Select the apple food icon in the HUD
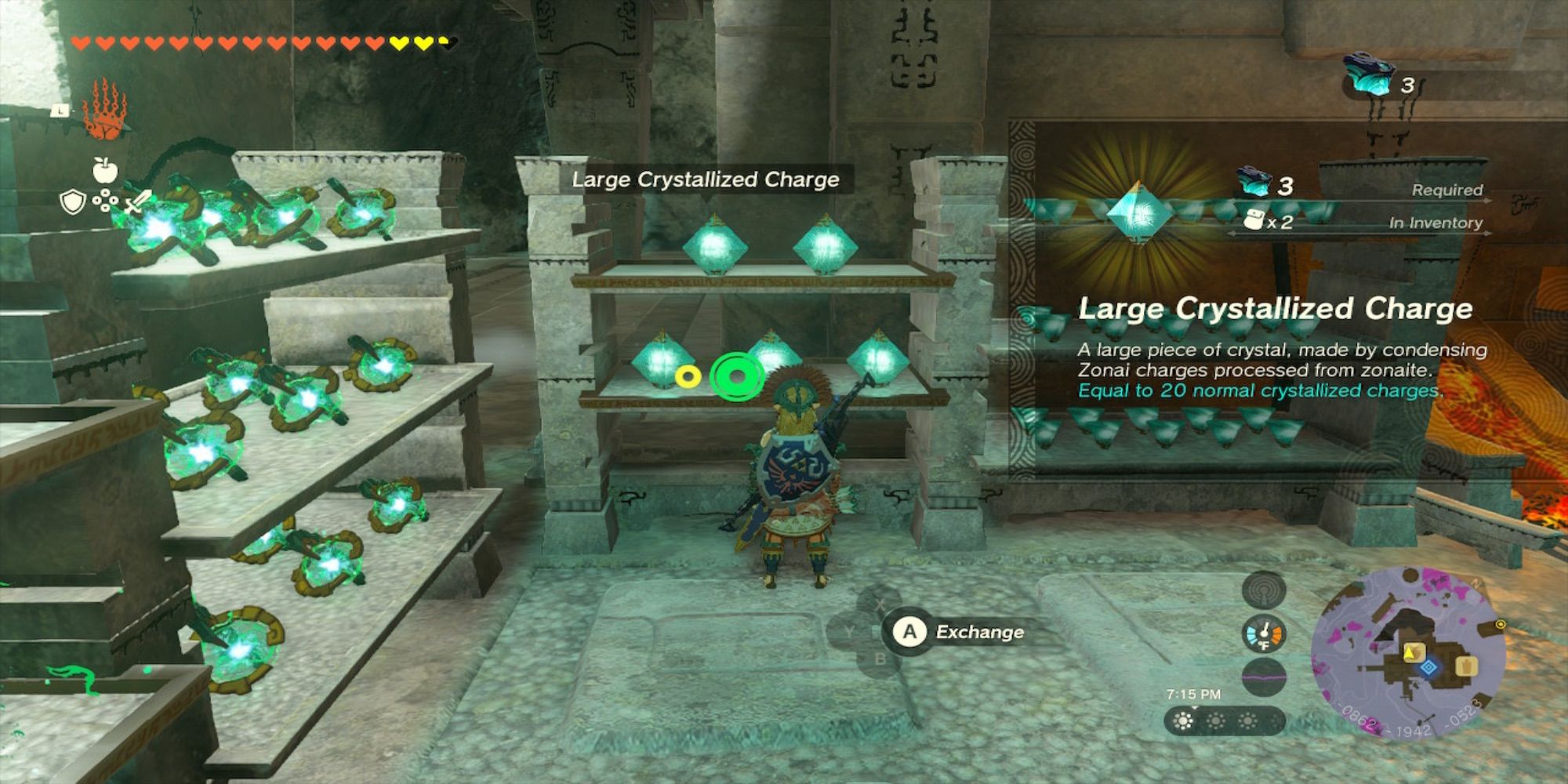 click(x=105, y=169)
